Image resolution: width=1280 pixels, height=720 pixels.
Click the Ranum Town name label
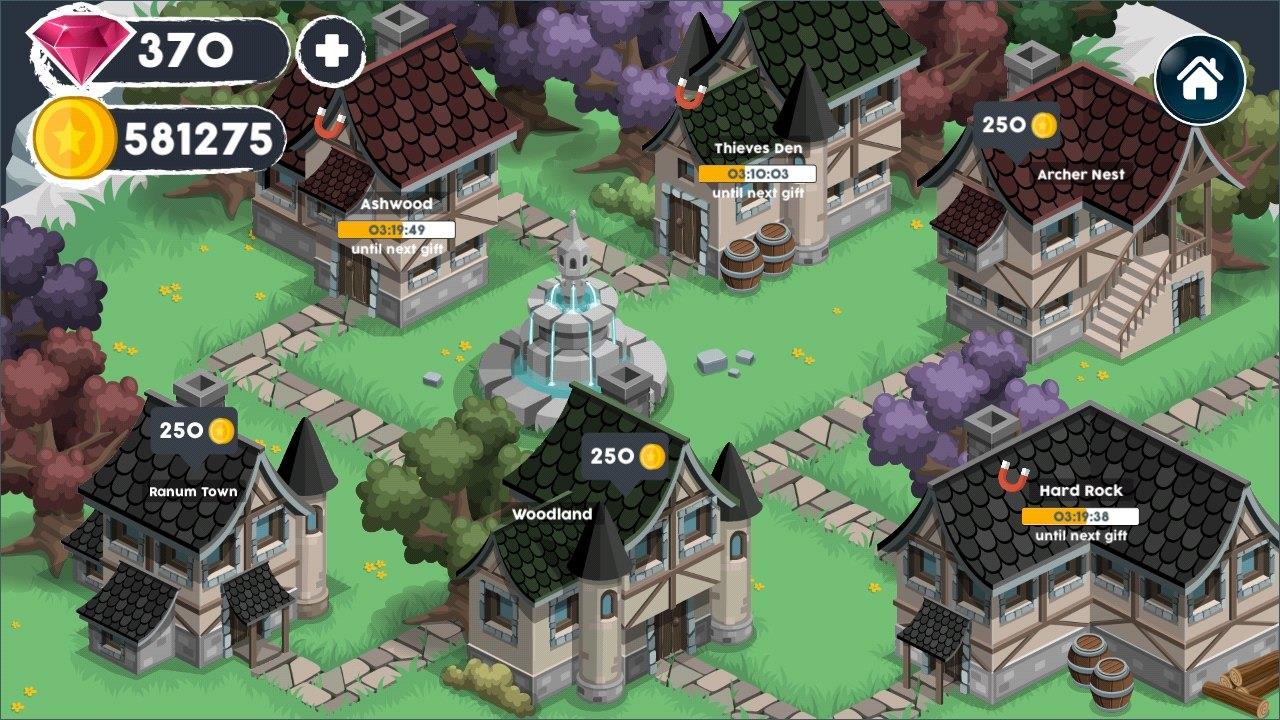pyautogui.click(x=192, y=491)
